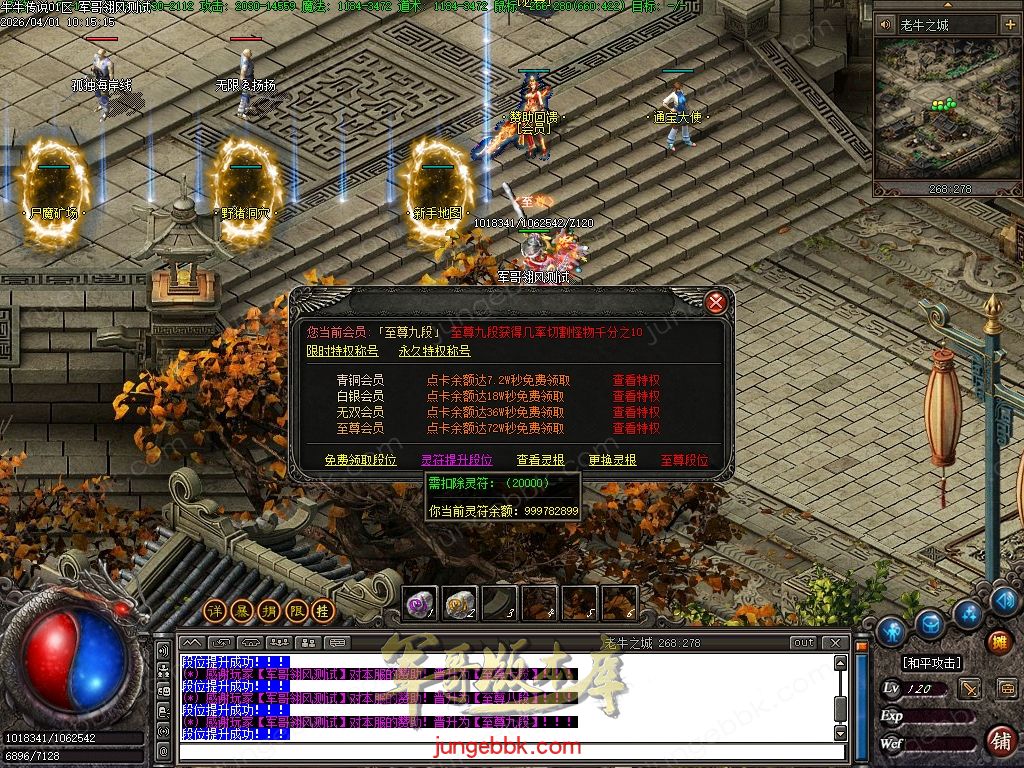Click the 老牛之城 minimap
The width and height of the screenshot is (1024, 768).
point(947,108)
